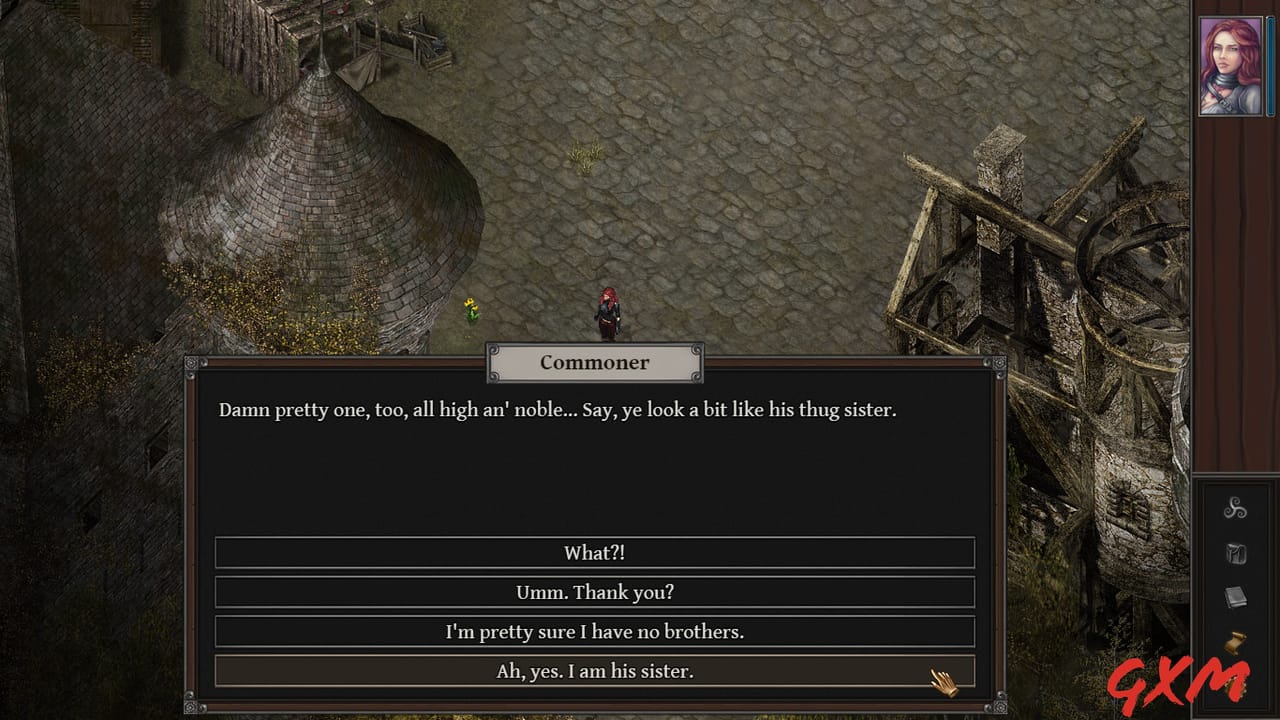Click the Commoner name plaque
The width and height of the screenshot is (1280, 720).
595,362
